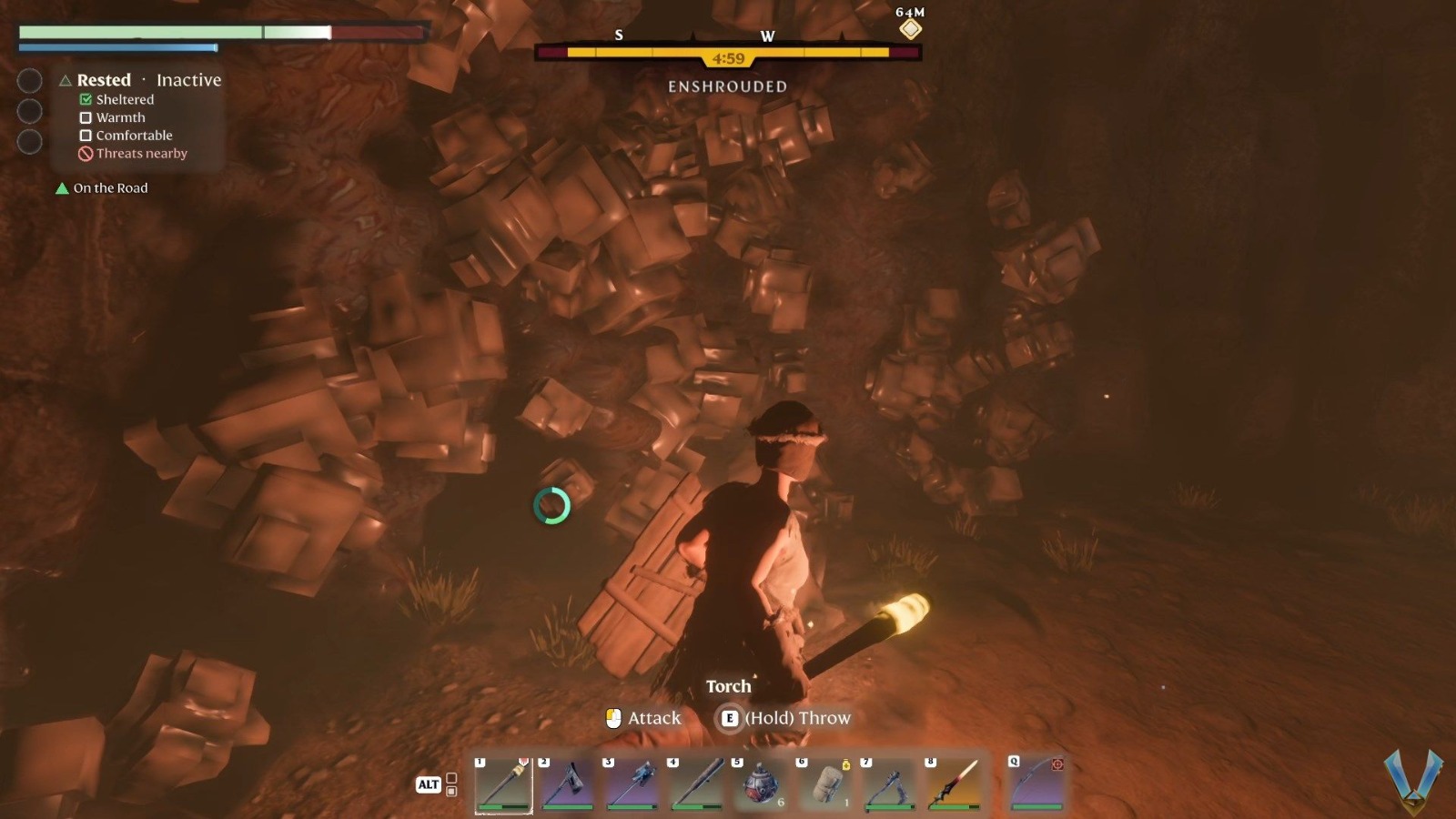Check the Comfortable status box
Image resolution: width=1456 pixels, height=819 pixels.
87,135
